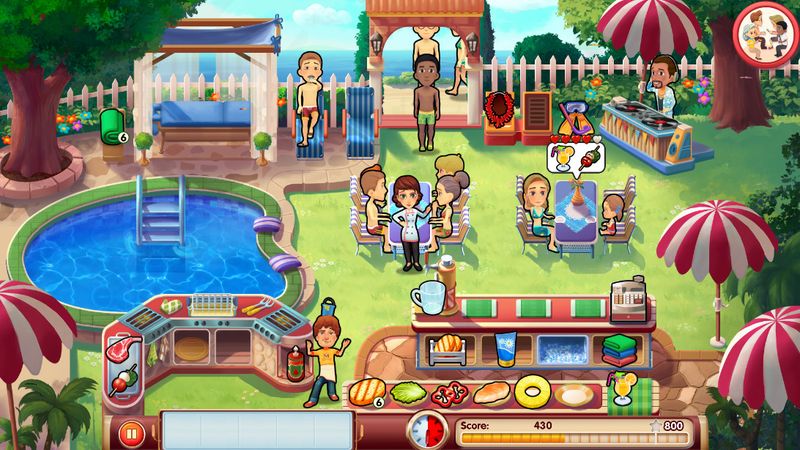Select the lettuce leaf ingredient
Viewport: 800px width, 450px height.
(x=408, y=392)
